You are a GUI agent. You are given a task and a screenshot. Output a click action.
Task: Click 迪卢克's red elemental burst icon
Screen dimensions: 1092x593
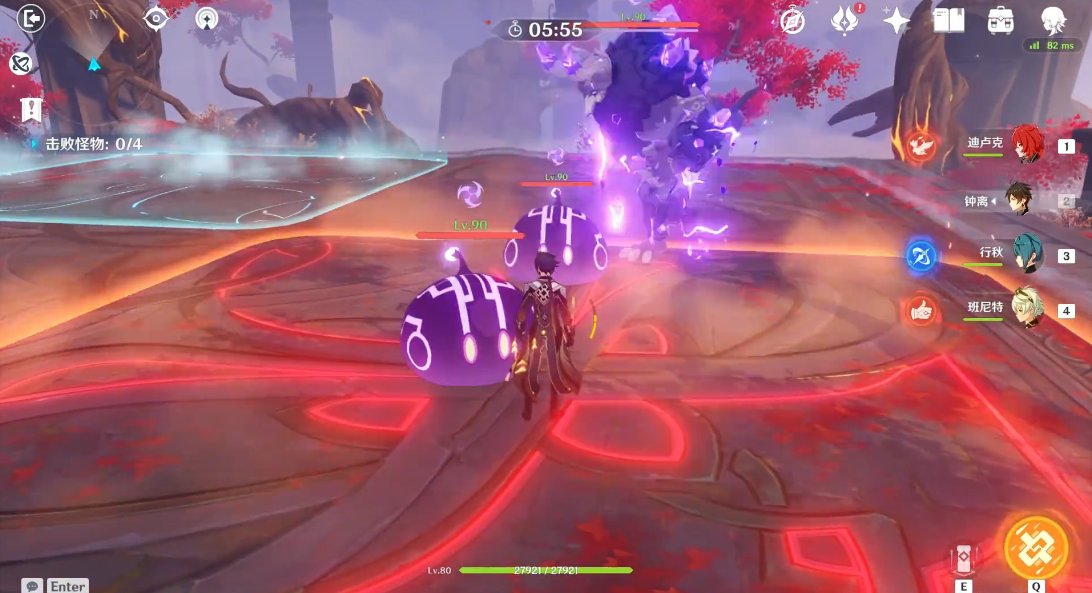pyautogui.click(x=921, y=147)
